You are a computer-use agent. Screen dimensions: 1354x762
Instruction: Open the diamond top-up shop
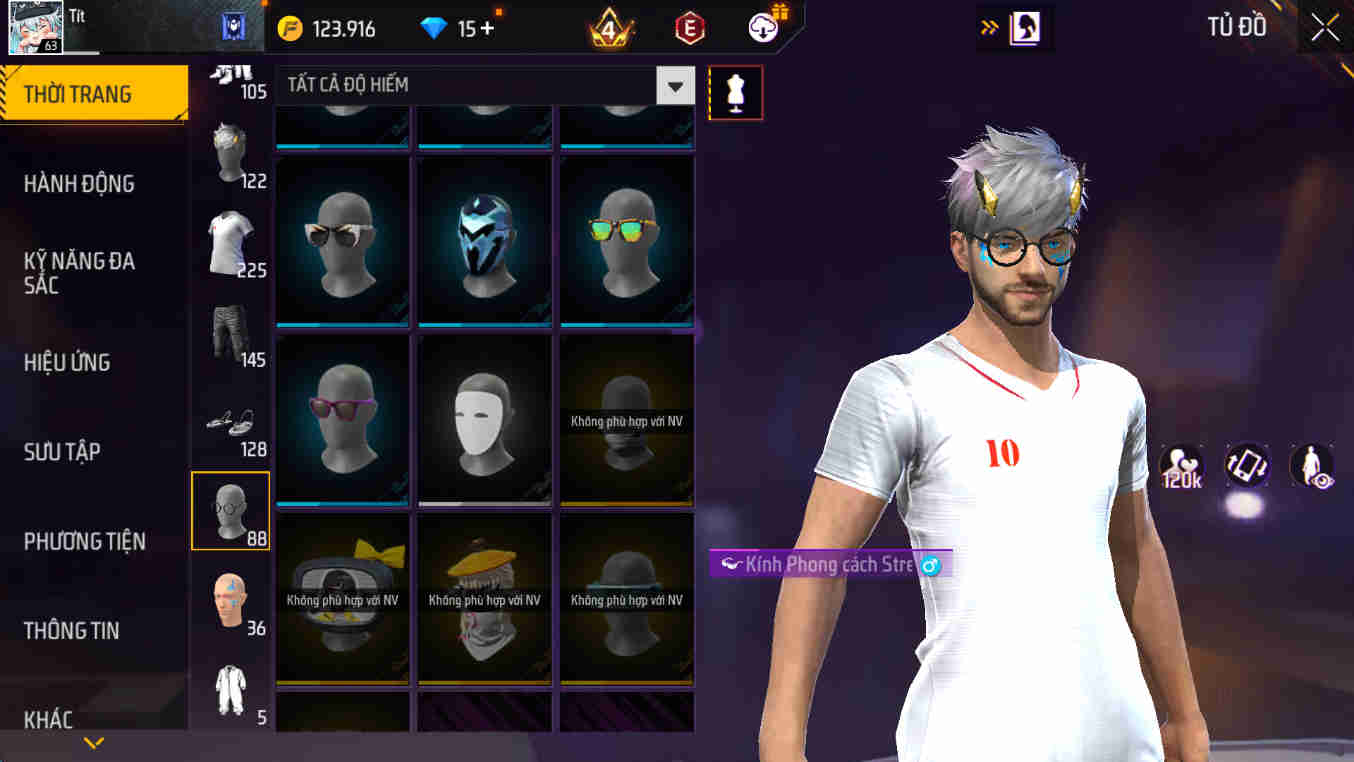pos(489,28)
